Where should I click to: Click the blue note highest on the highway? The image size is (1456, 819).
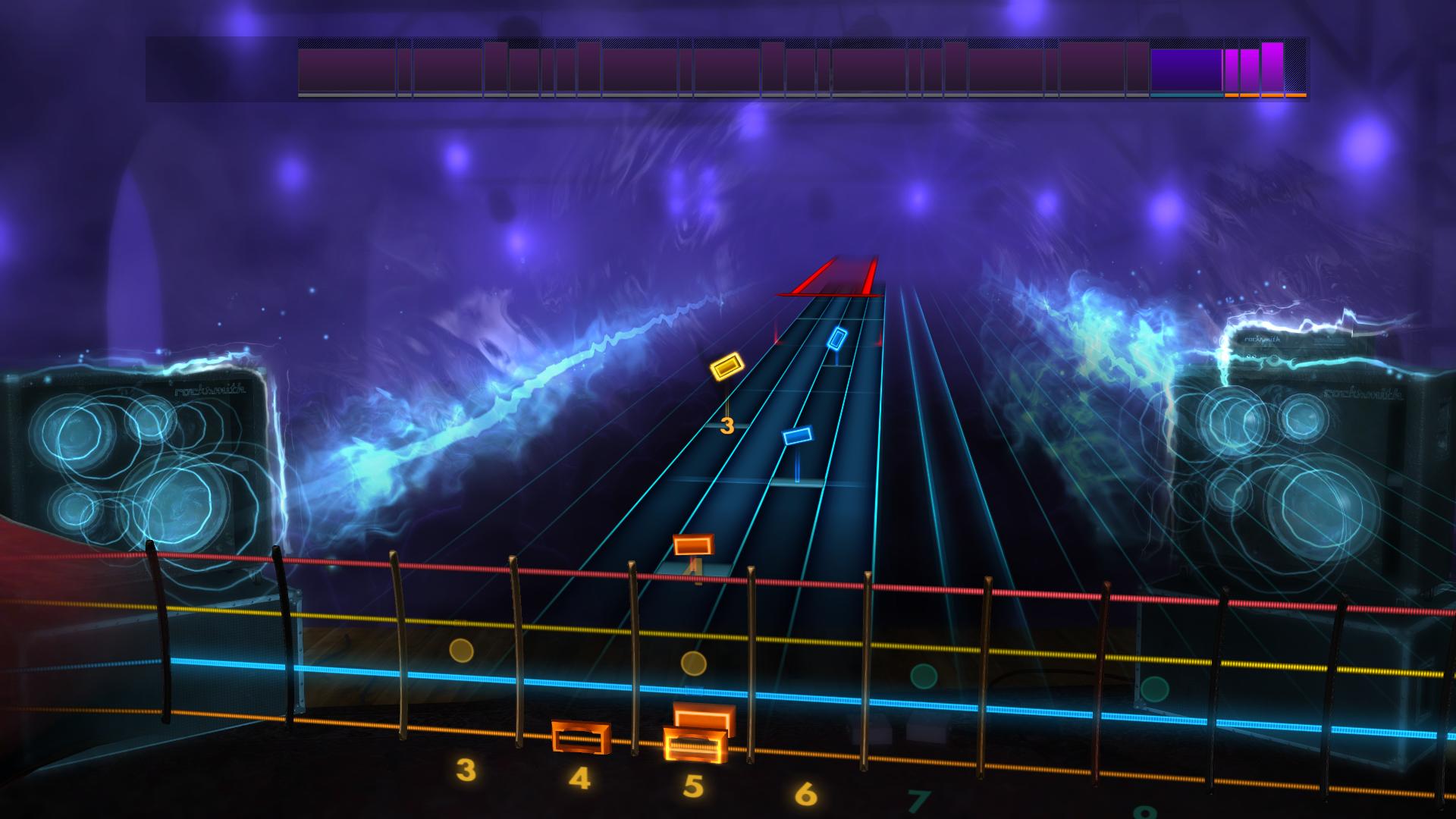(837, 340)
